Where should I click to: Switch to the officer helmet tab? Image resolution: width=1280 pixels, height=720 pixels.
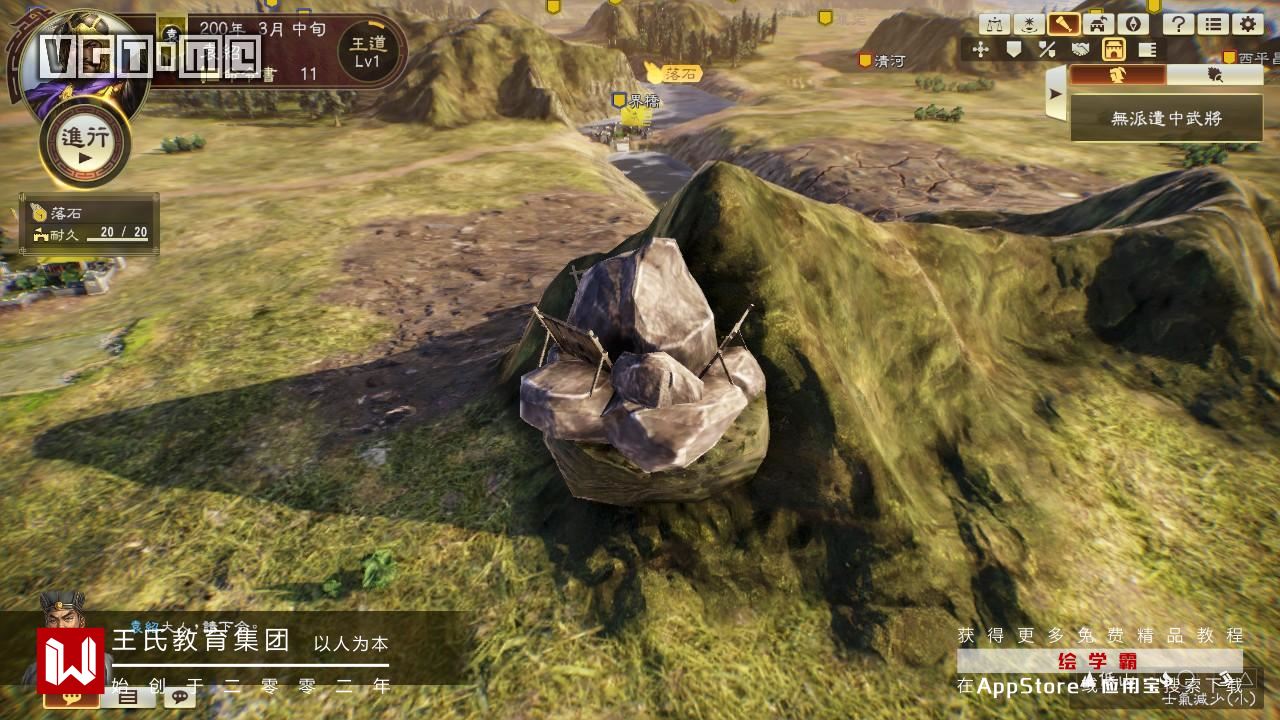pyautogui.click(x=1118, y=75)
